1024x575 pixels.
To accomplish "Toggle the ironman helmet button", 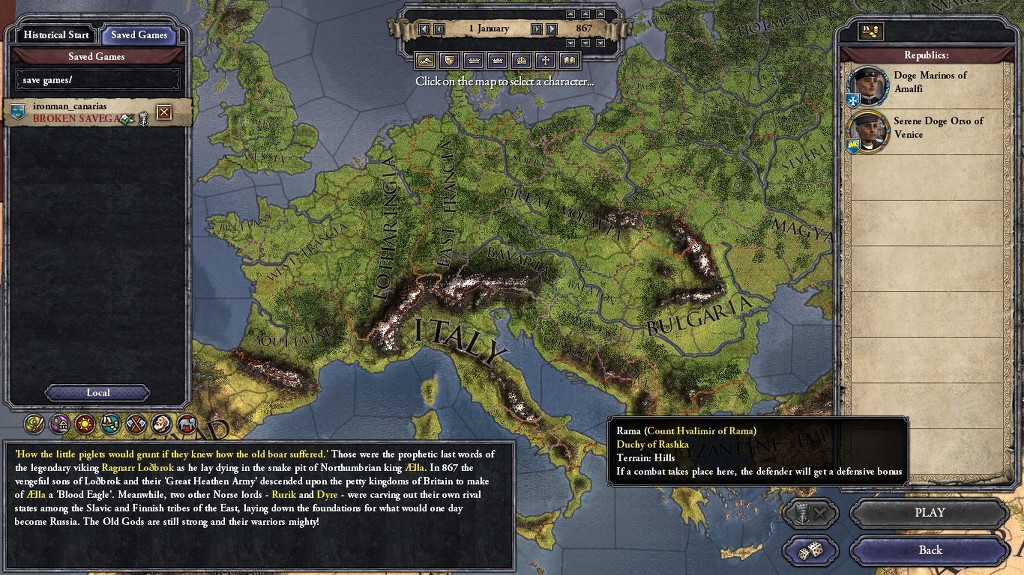I will click(810, 514).
